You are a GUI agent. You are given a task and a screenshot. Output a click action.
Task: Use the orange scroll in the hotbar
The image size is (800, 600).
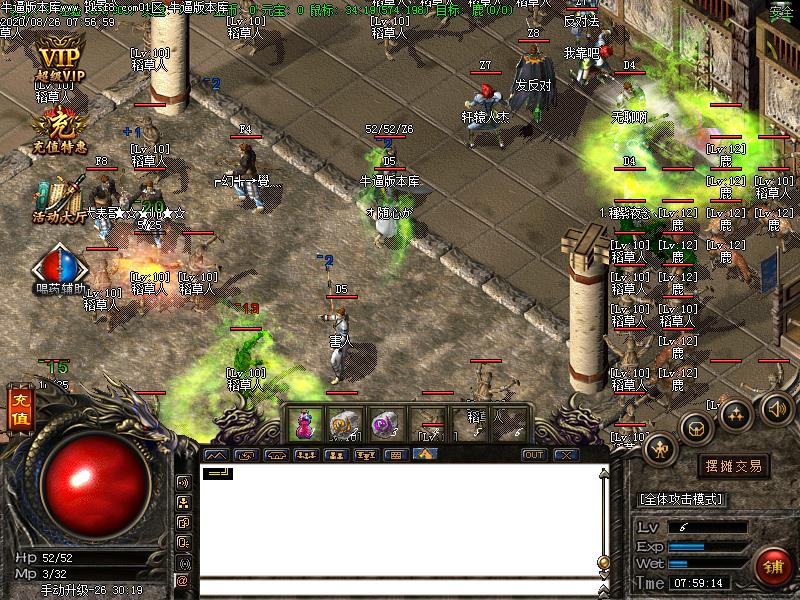click(x=344, y=425)
